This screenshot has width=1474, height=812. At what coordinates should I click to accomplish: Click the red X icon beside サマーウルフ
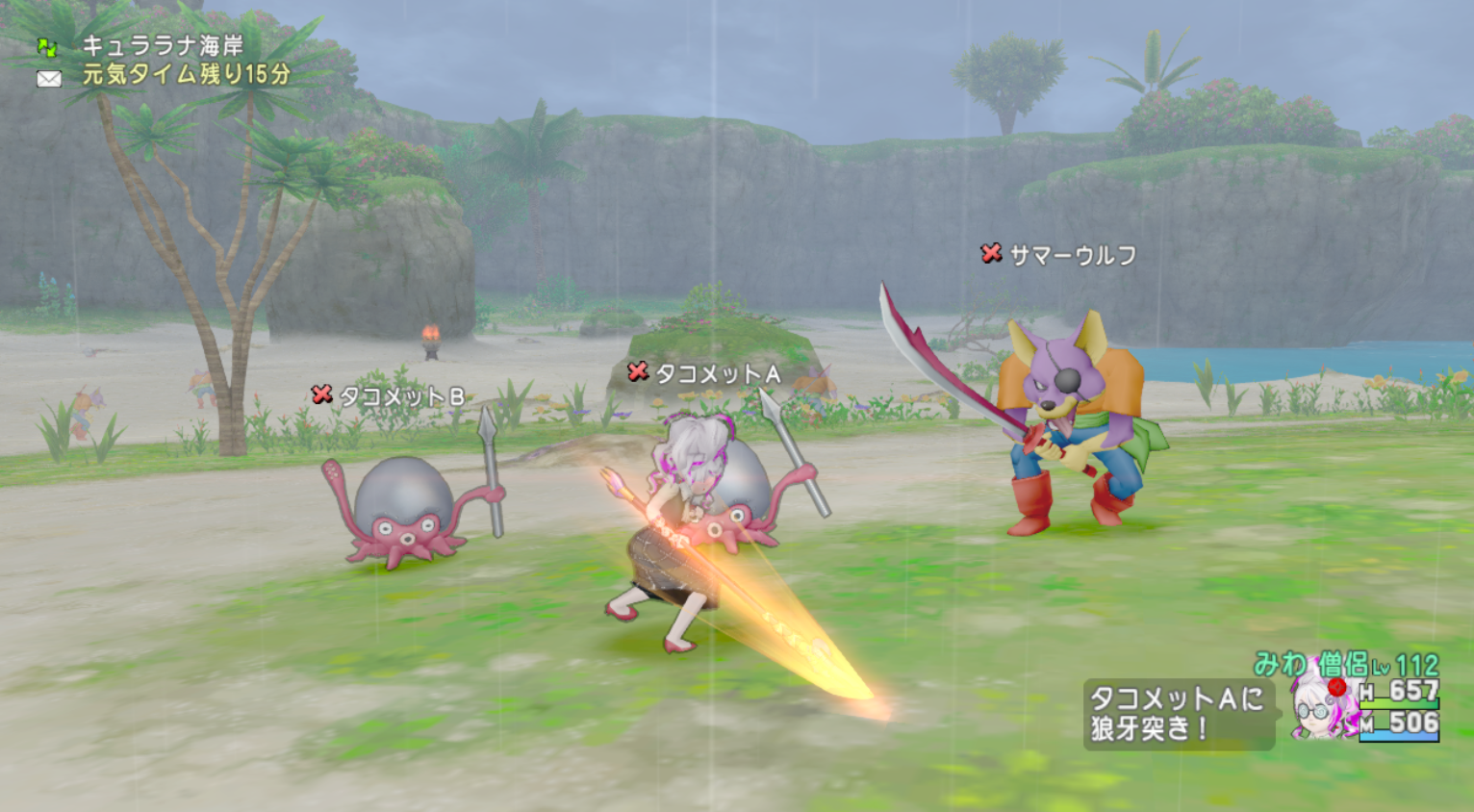[990, 253]
